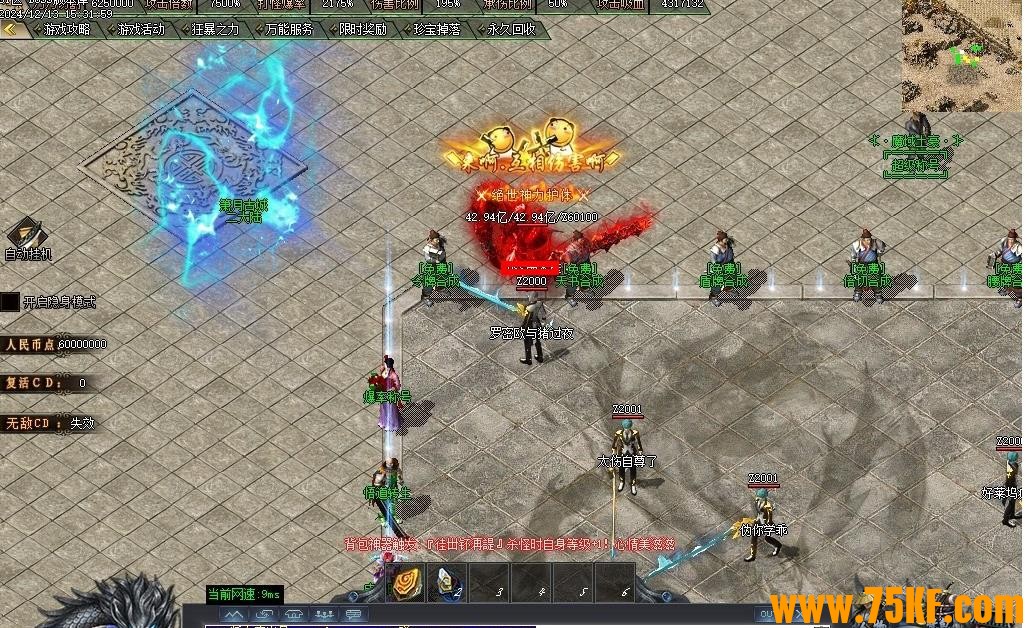Click the speech bubble button on the chat bar
This screenshot has height=628, width=1028.
coord(354,614)
